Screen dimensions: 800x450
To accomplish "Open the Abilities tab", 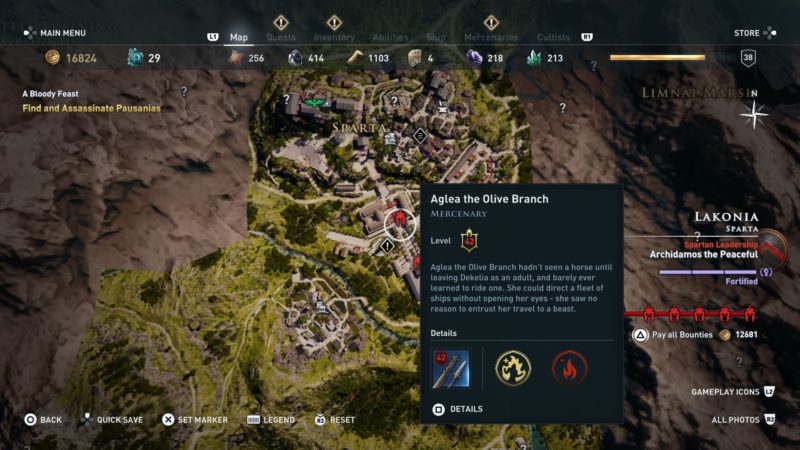I will [390, 37].
